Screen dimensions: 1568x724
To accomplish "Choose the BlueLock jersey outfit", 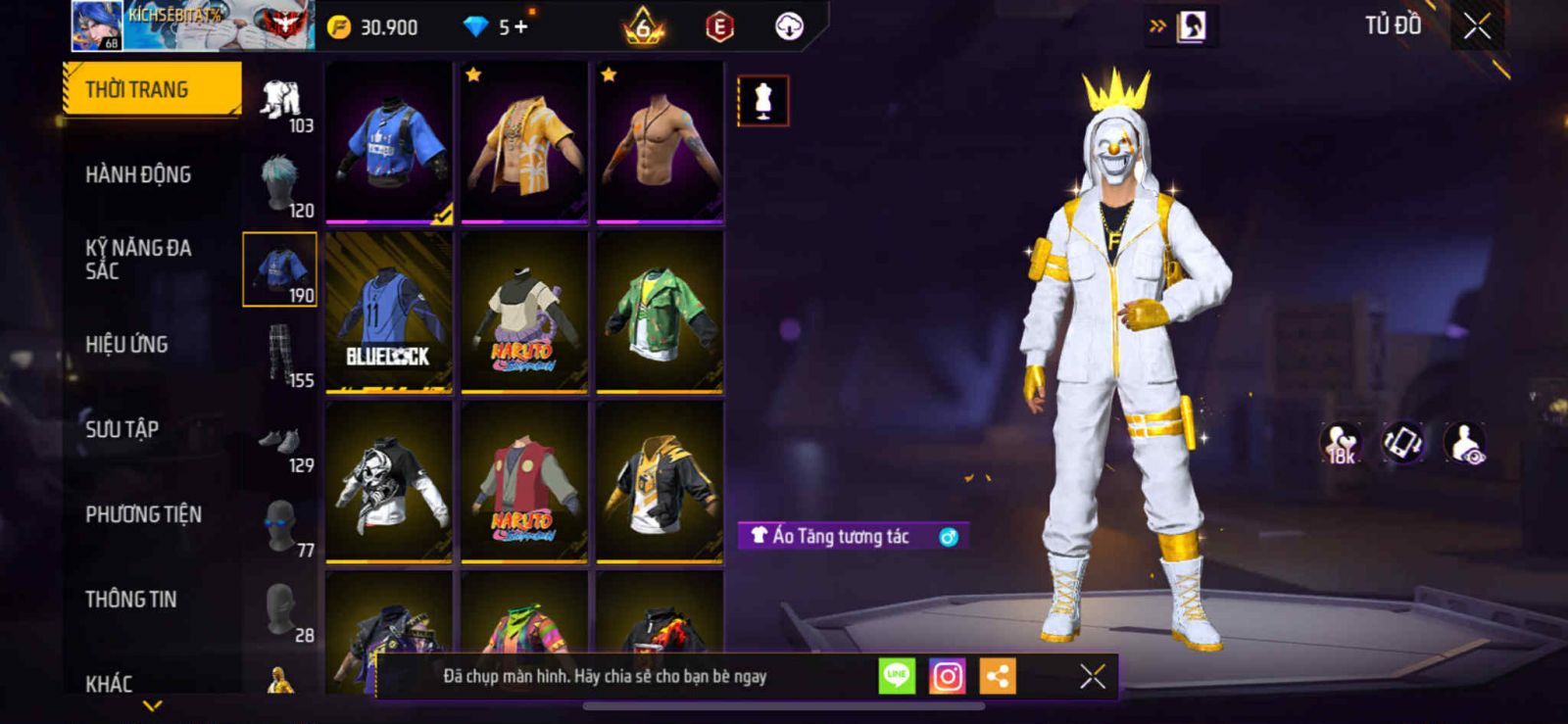I will pos(389,313).
